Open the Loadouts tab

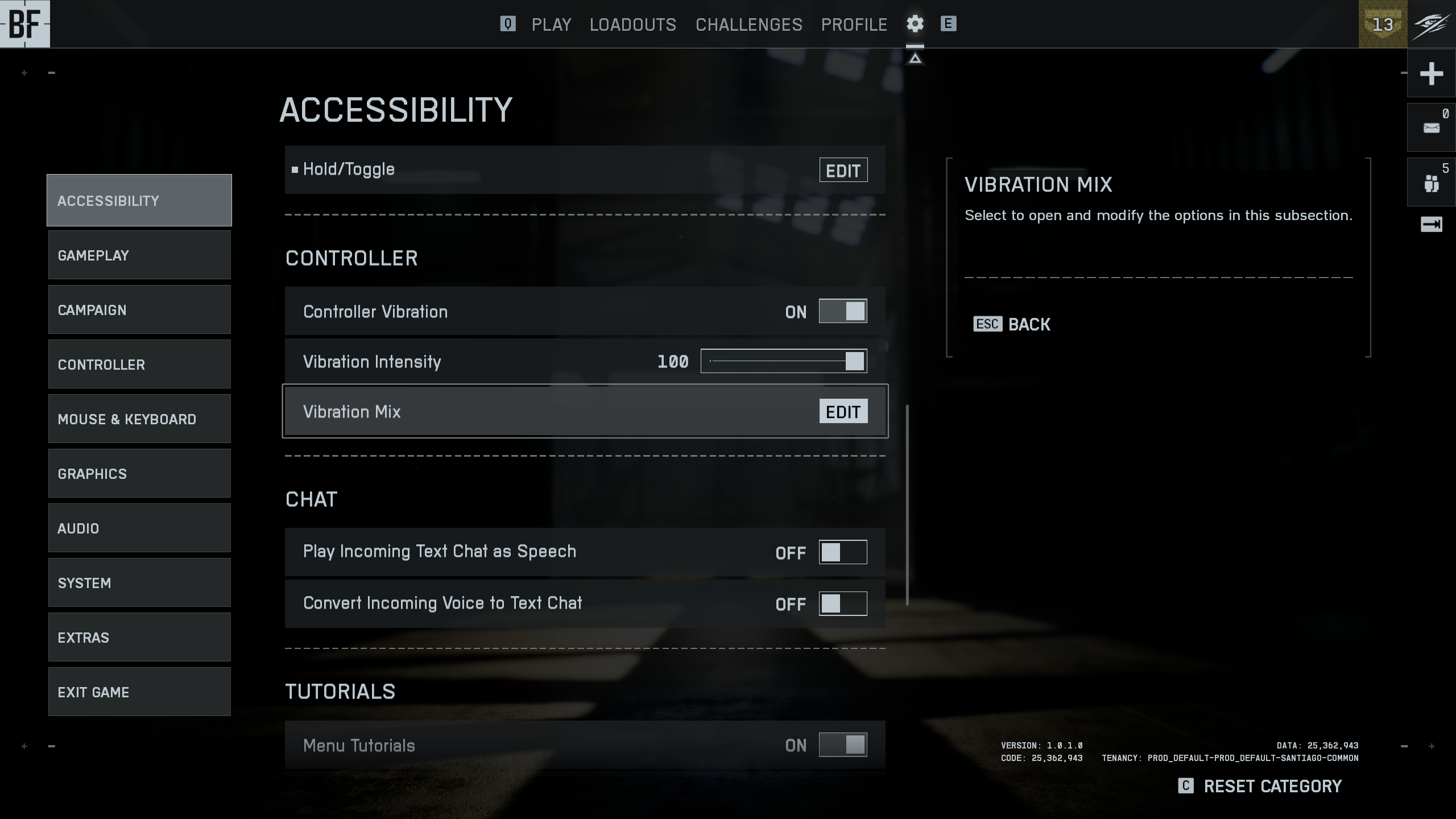pos(632,24)
